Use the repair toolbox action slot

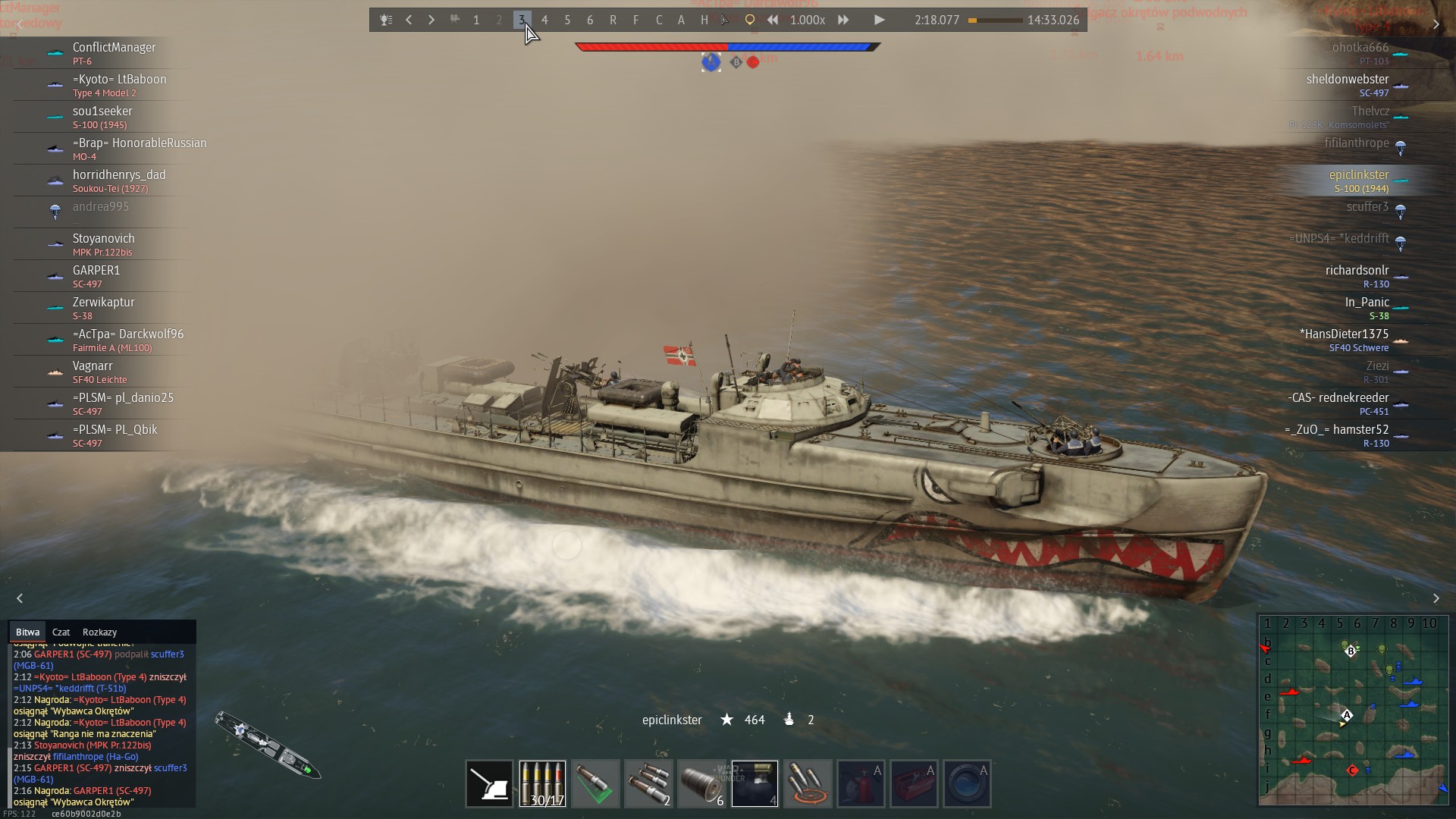[x=914, y=783]
